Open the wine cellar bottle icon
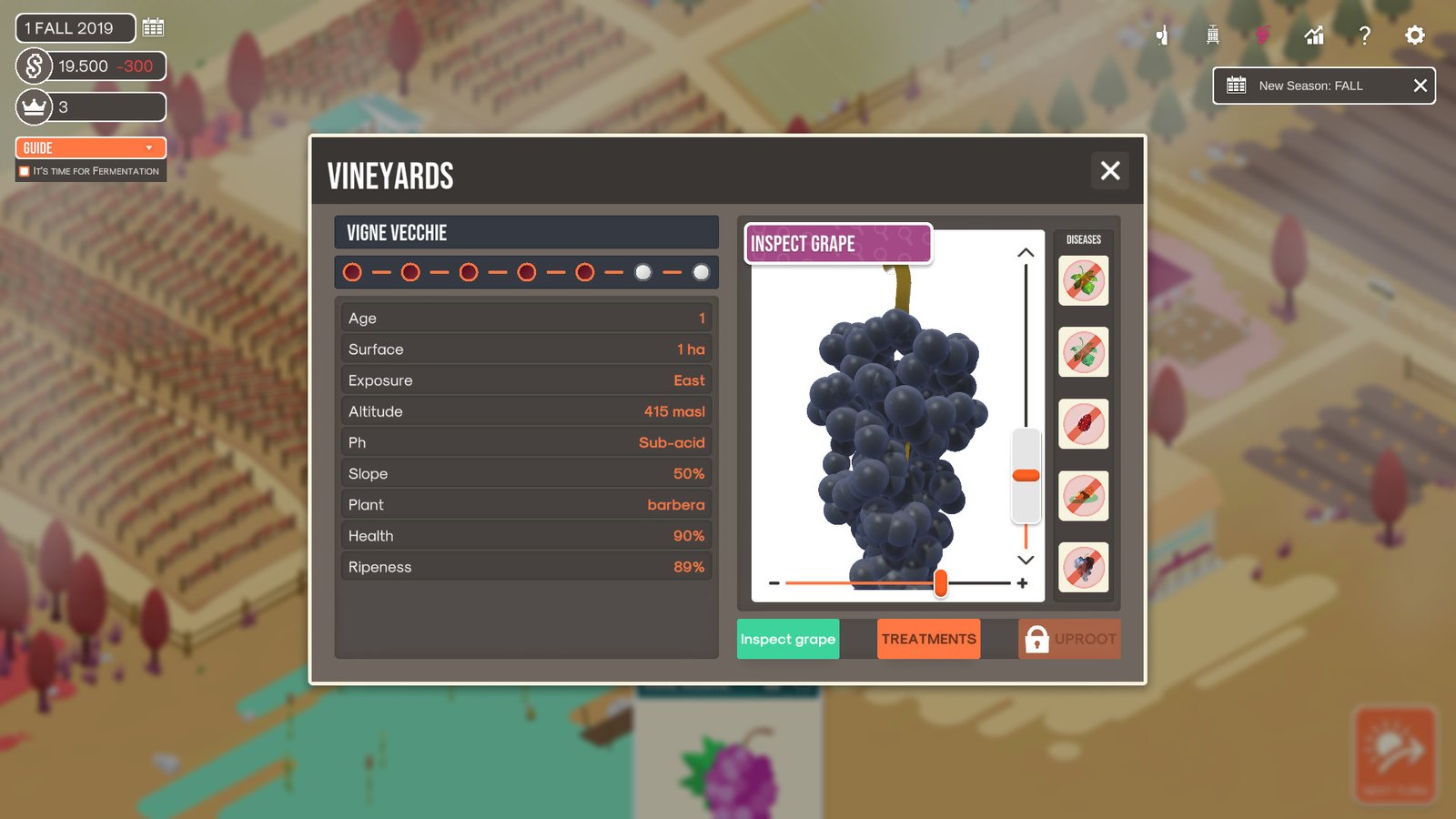Image resolution: width=1456 pixels, height=819 pixels. pyautogui.click(x=1162, y=35)
